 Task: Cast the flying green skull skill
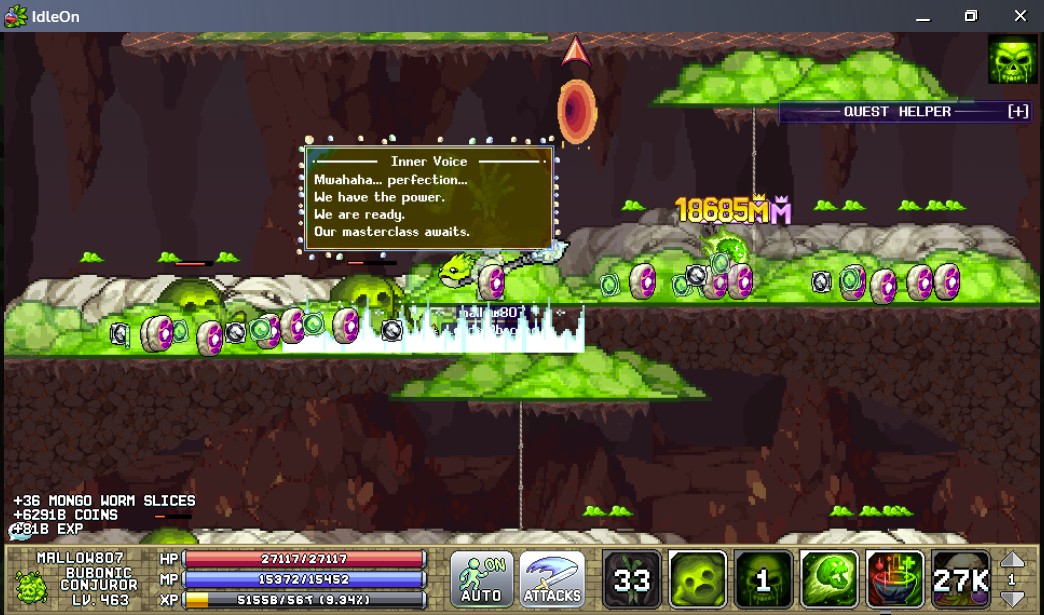point(829,579)
